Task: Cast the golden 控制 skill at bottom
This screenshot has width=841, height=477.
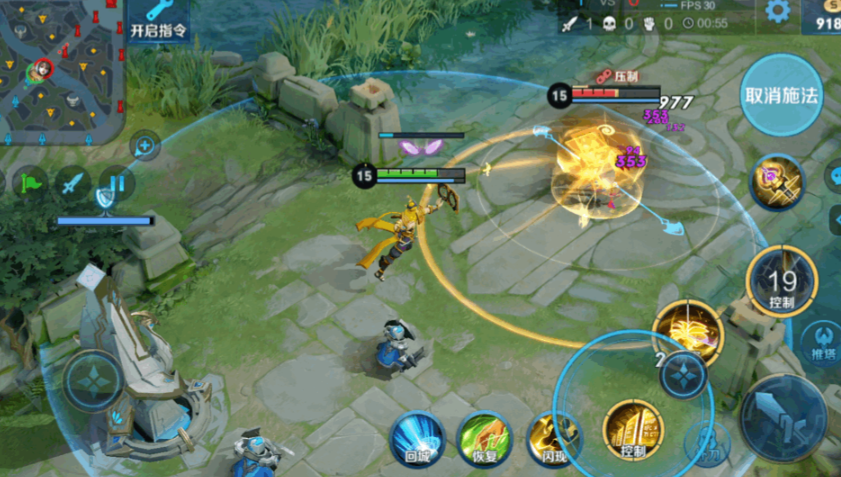Action: pyautogui.click(x=633, y=430)
